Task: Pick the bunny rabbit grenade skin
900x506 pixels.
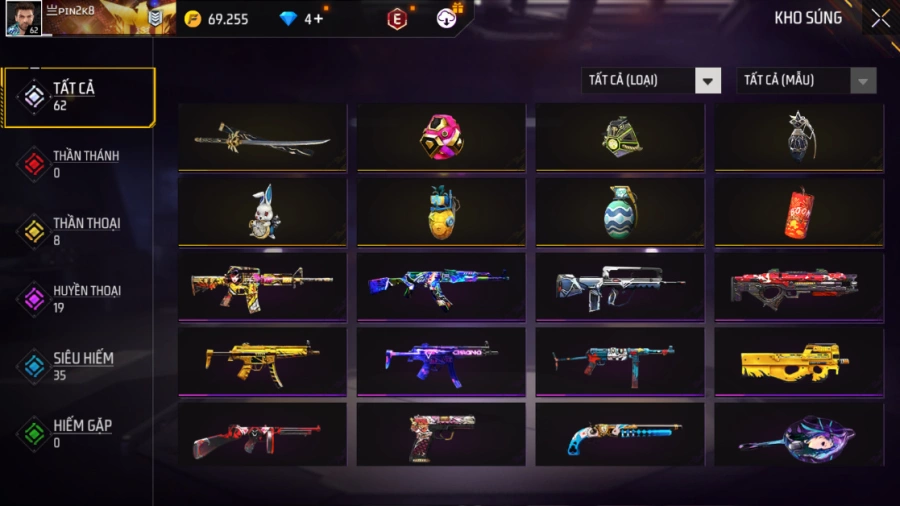Action: point(262,212)
